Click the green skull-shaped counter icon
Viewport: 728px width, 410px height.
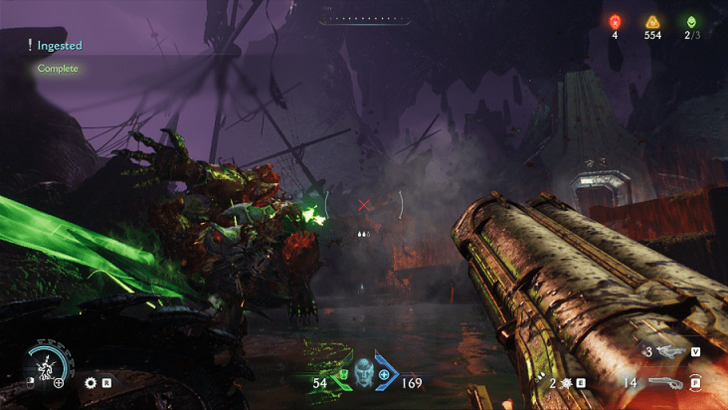coord(690,21)
